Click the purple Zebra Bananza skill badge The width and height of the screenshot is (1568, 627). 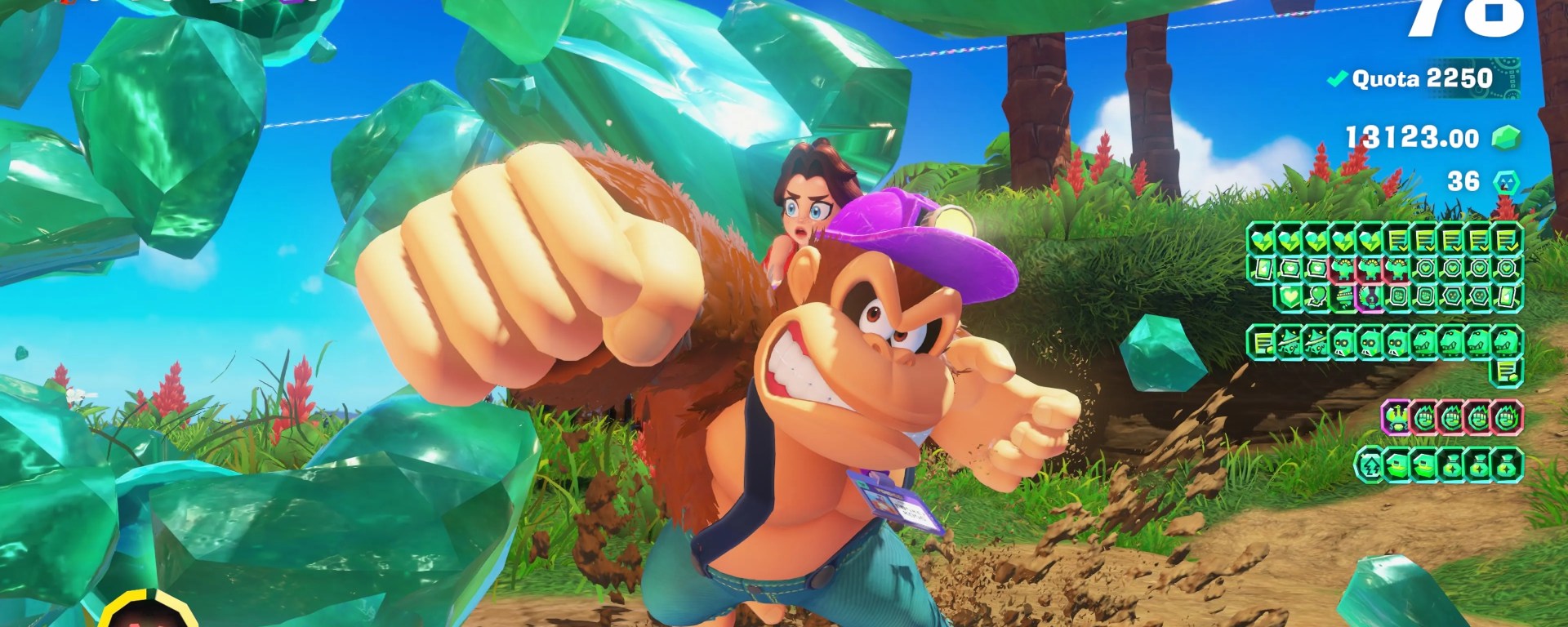tap(1368, 299)
